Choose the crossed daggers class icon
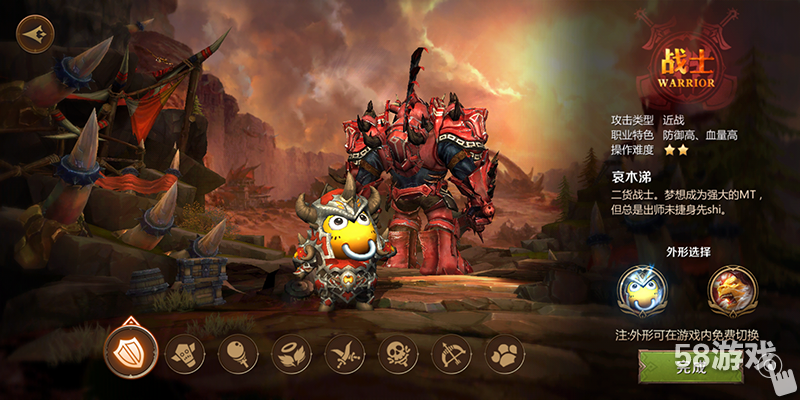 coord(345,353)
